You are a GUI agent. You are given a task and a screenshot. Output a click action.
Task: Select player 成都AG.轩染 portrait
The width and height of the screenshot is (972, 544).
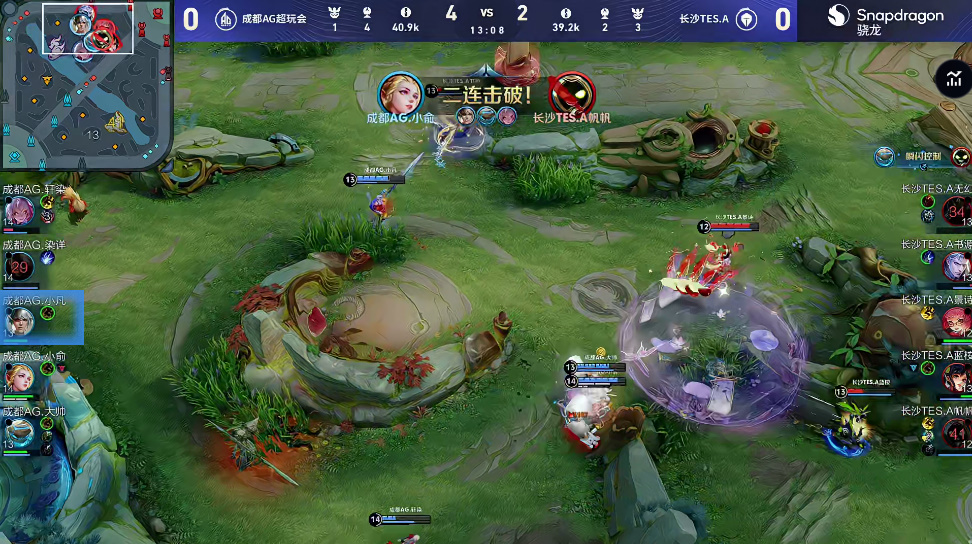(21, 210)
